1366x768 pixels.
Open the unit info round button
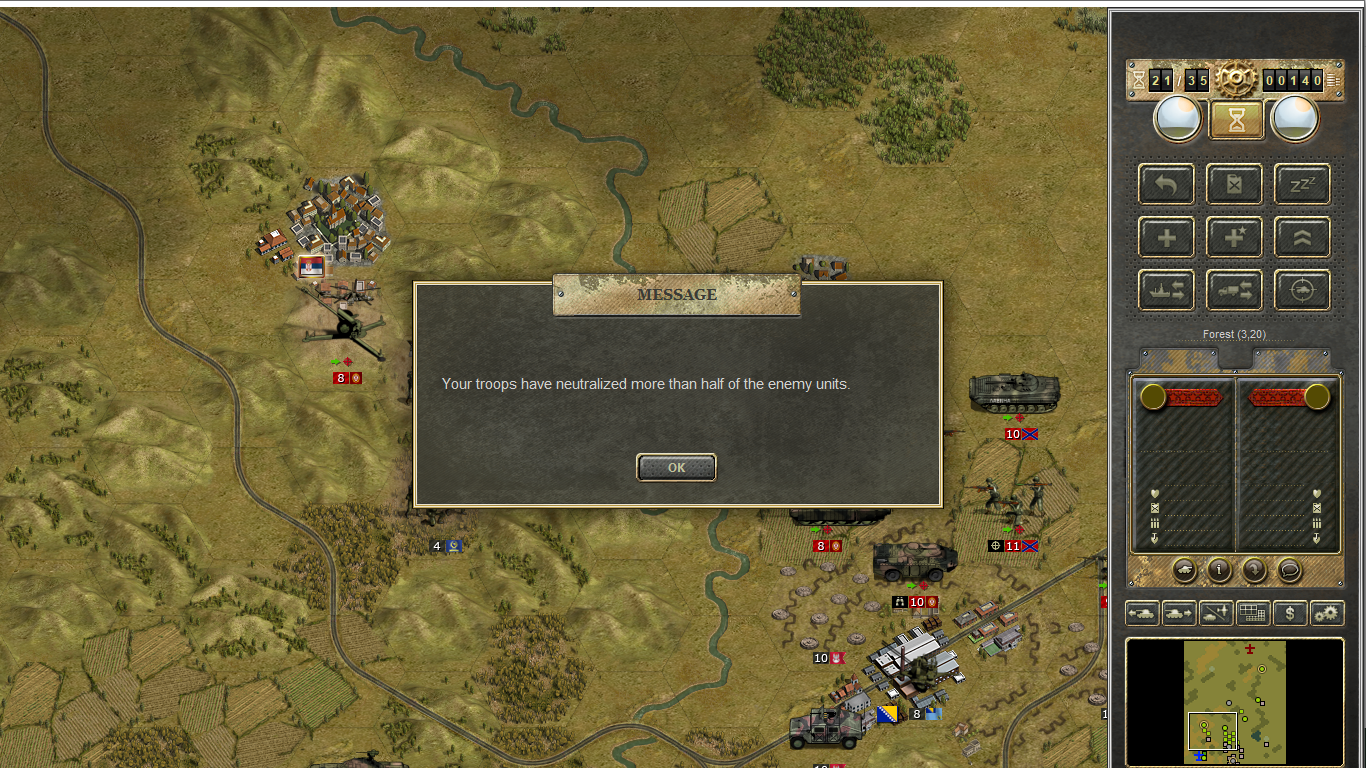coord(1219,570)
